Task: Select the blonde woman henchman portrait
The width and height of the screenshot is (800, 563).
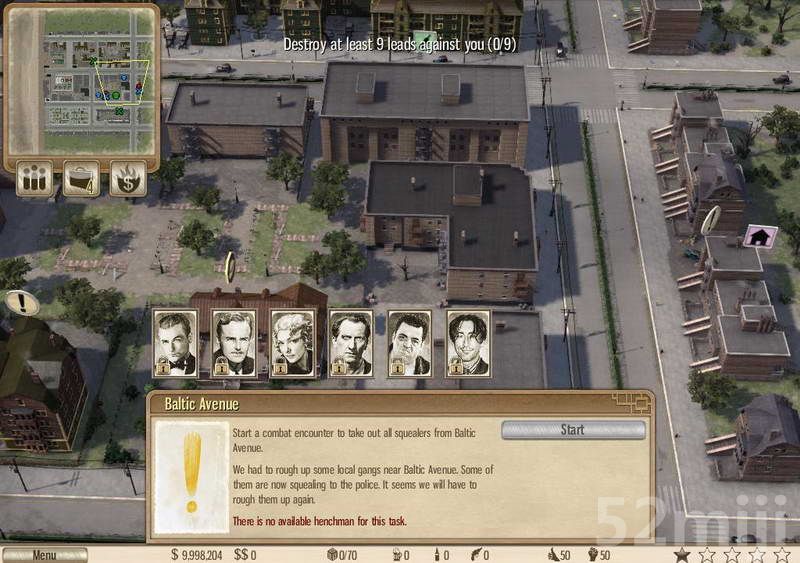Action: [x=292, y=343]
